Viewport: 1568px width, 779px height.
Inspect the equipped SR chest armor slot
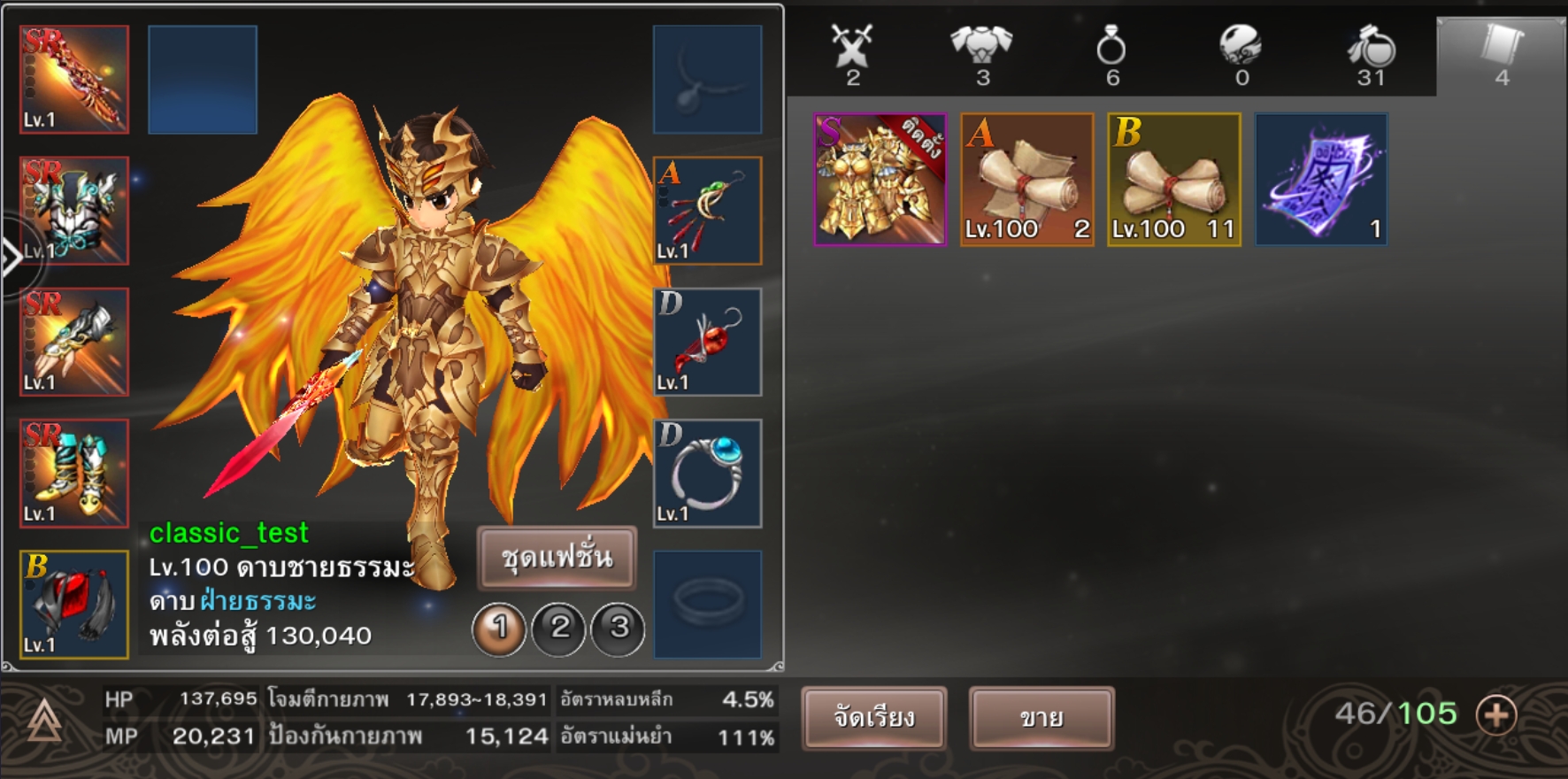click(x=74, y=211)
